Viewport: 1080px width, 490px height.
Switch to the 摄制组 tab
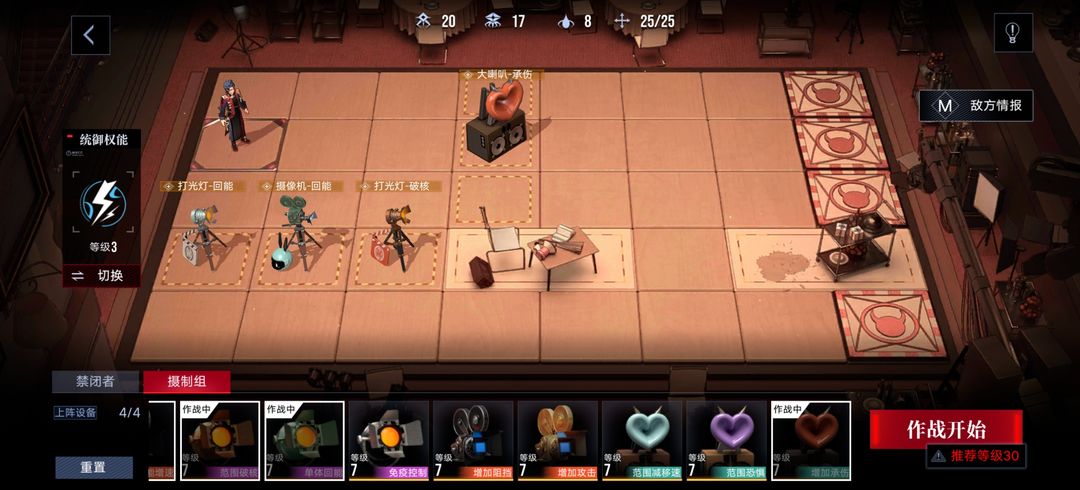click(186, 382)
